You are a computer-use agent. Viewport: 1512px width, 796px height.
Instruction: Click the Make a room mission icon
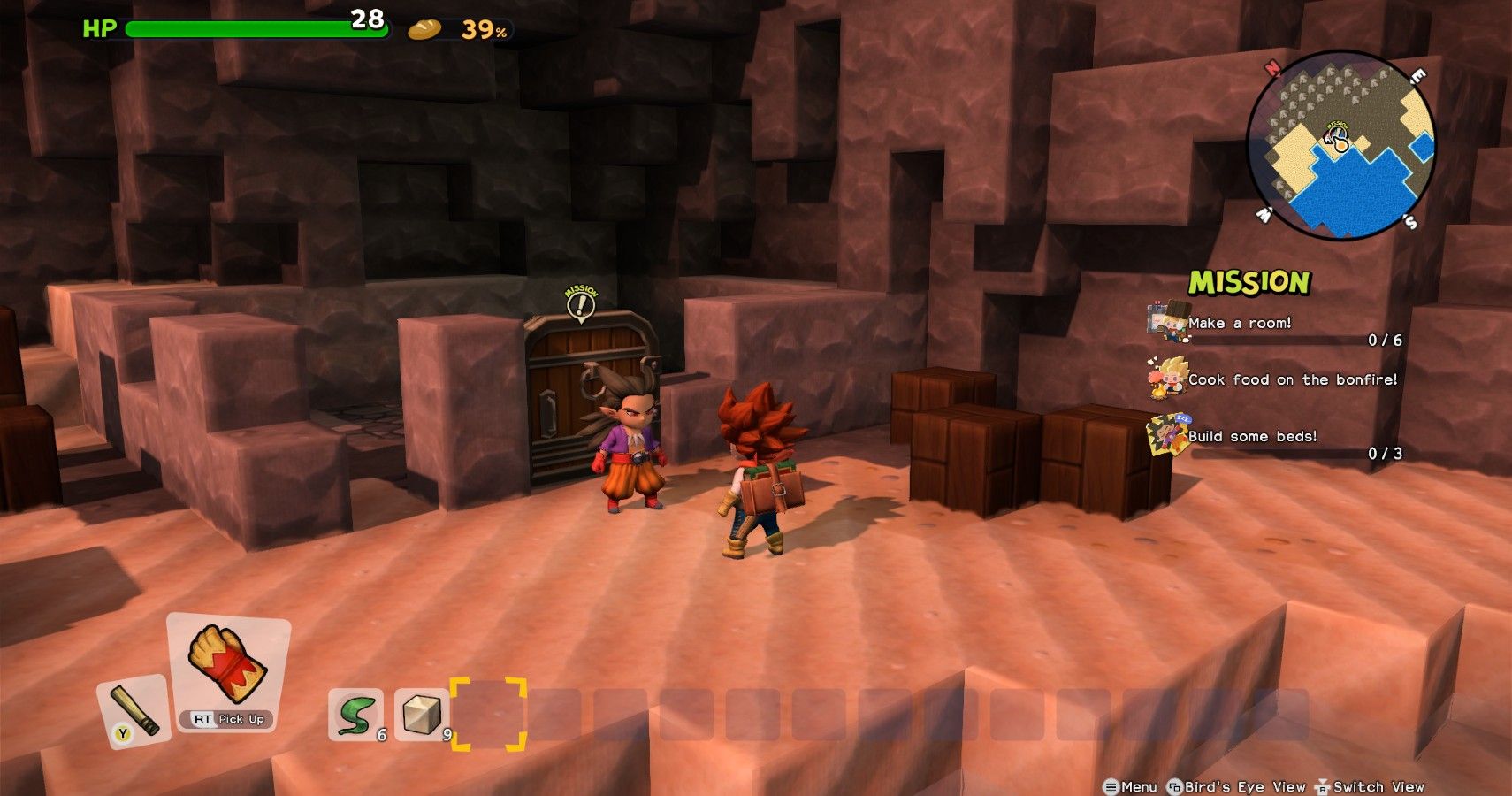(x=1169, y=320)
